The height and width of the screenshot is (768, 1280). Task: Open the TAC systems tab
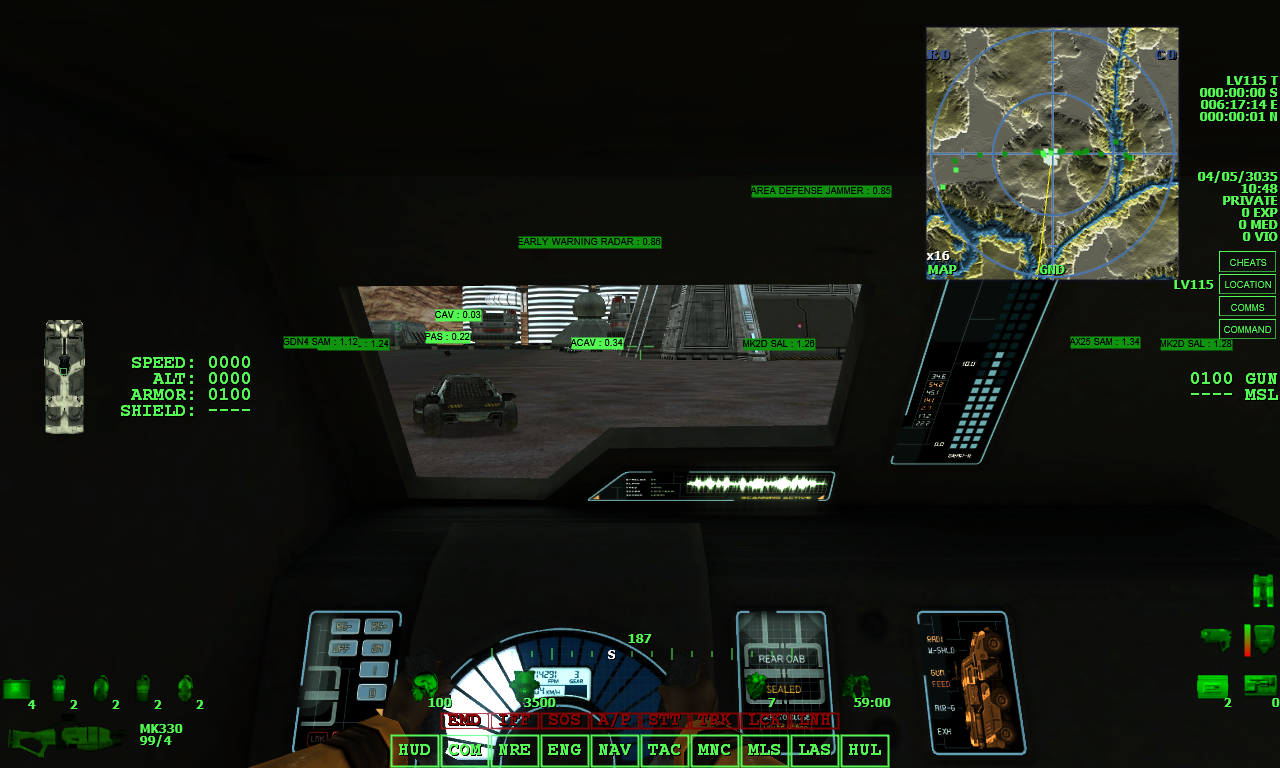[x=664, y=749]
